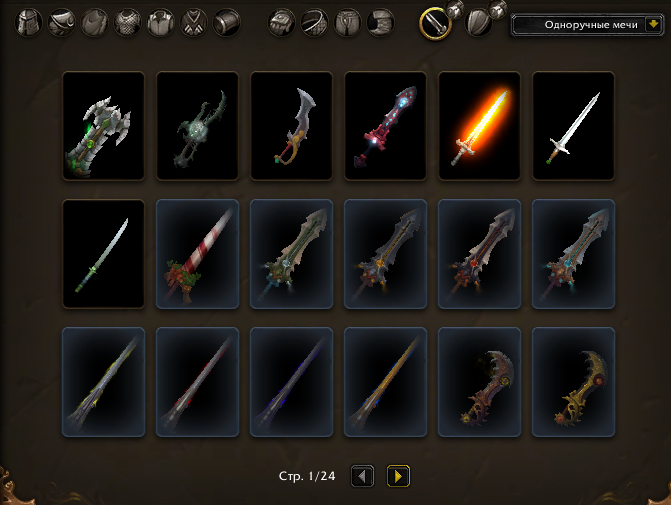Select the spiked green-gem weapon appearance

(104, 126)
